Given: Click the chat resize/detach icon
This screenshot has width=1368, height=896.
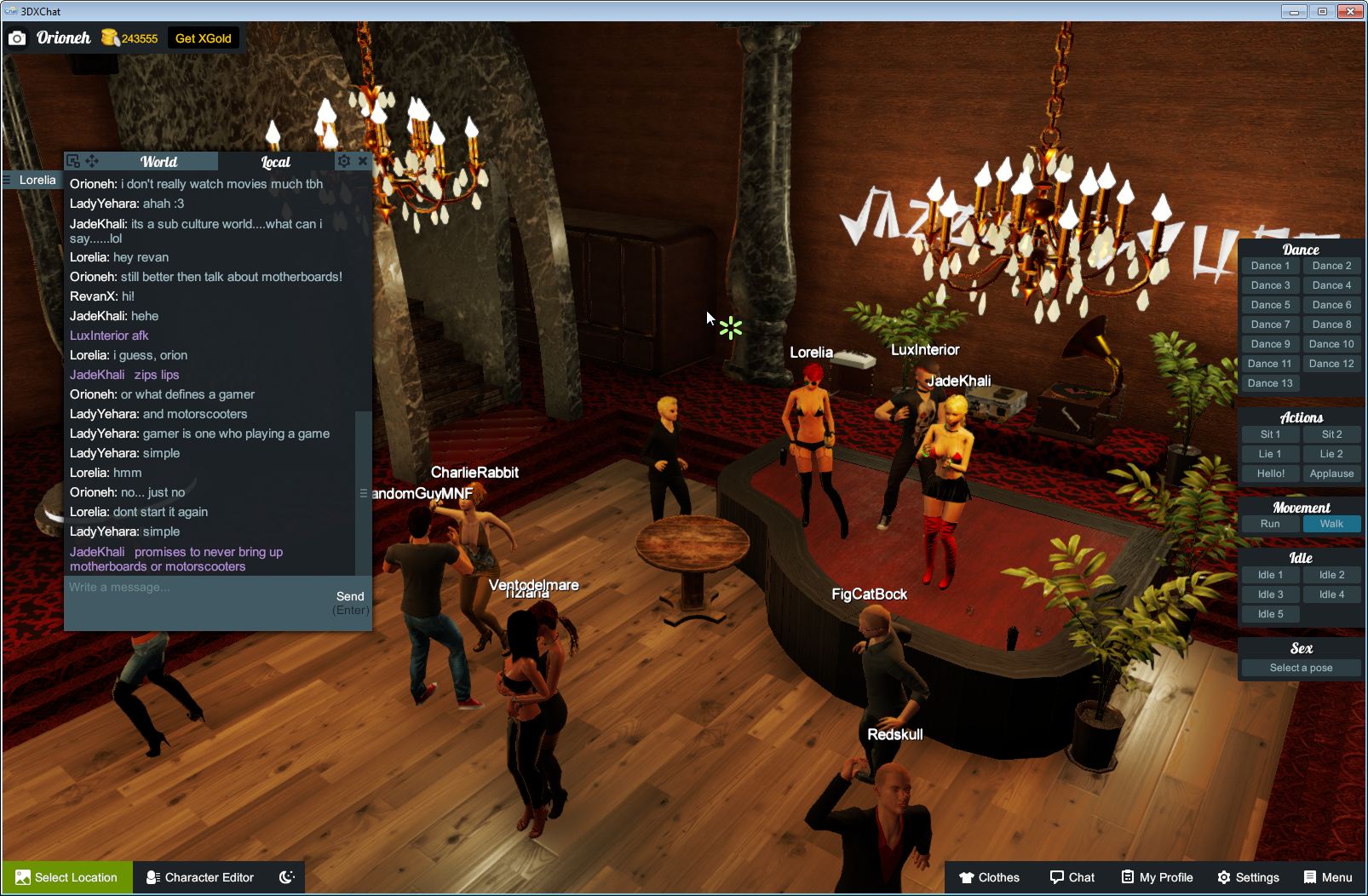Looking at the screenshot, I should coord(73,161).
